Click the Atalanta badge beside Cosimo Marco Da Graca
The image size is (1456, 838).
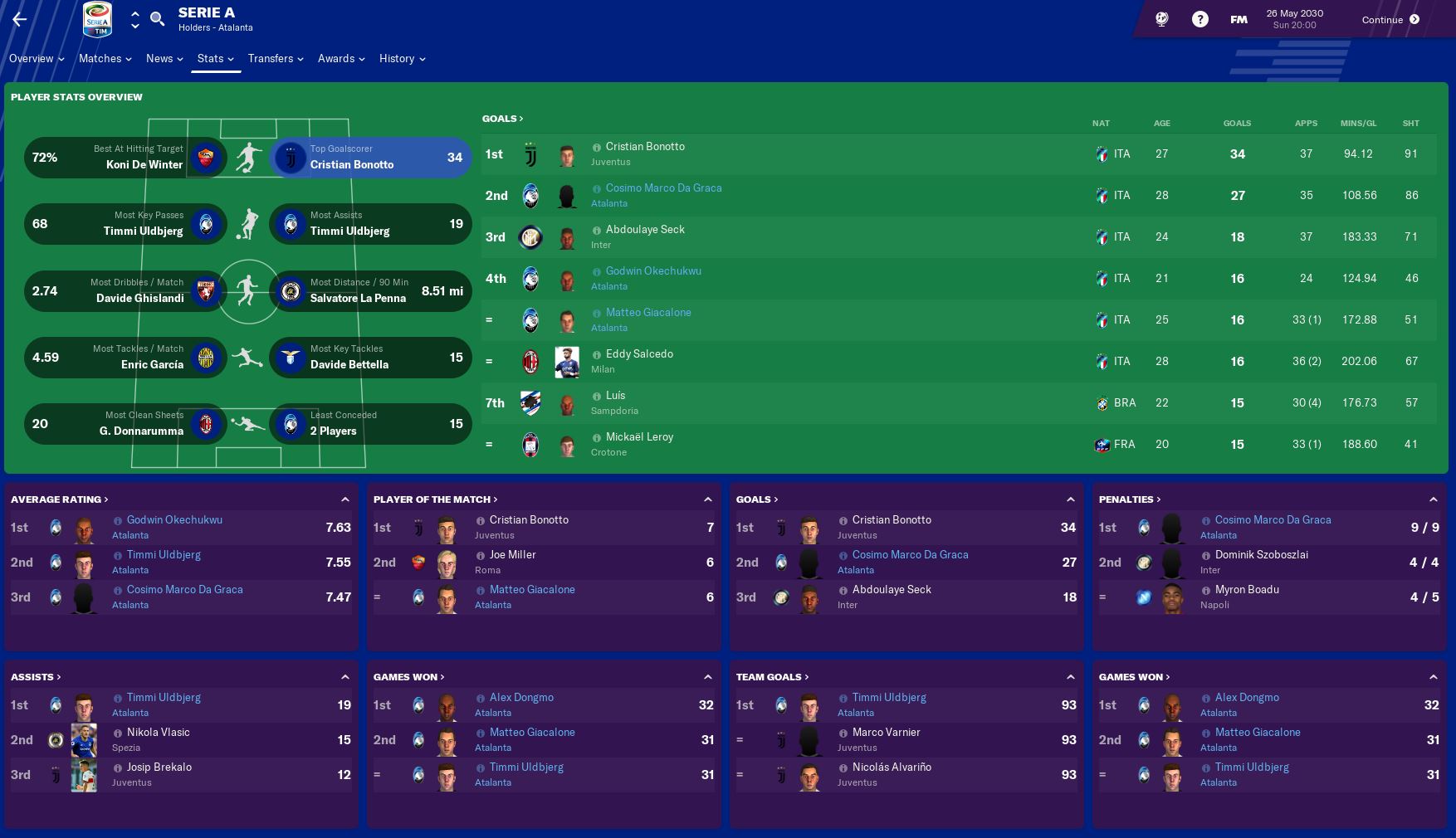point(532,196)
